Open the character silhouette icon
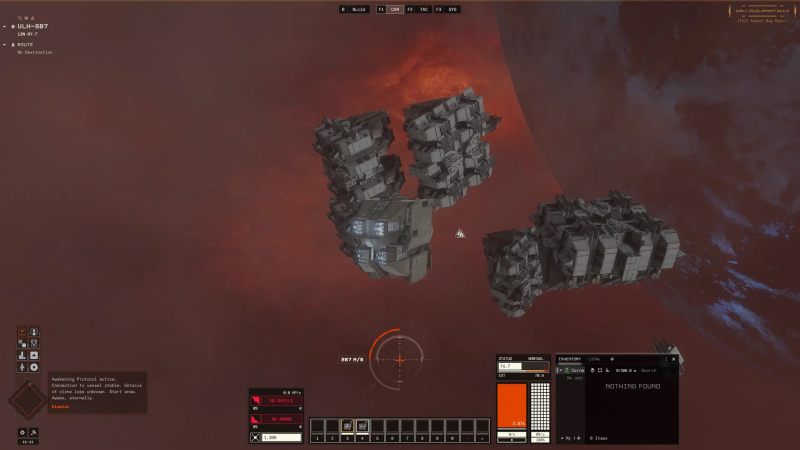The image size is (800, 450). (x=34, y=331)
